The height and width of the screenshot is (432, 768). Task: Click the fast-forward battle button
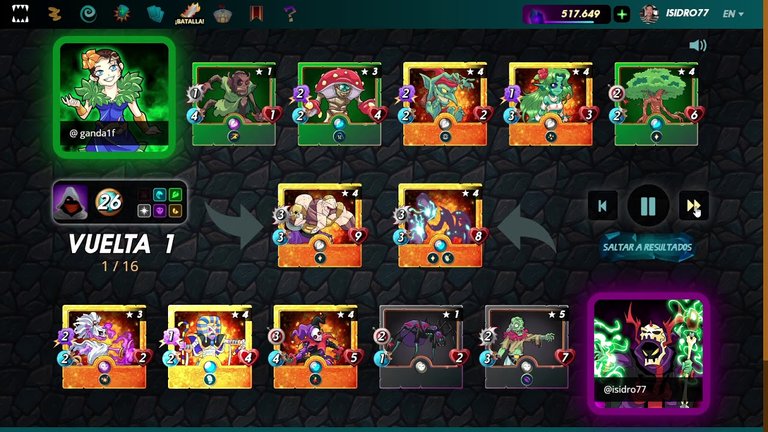pos(692,207)
